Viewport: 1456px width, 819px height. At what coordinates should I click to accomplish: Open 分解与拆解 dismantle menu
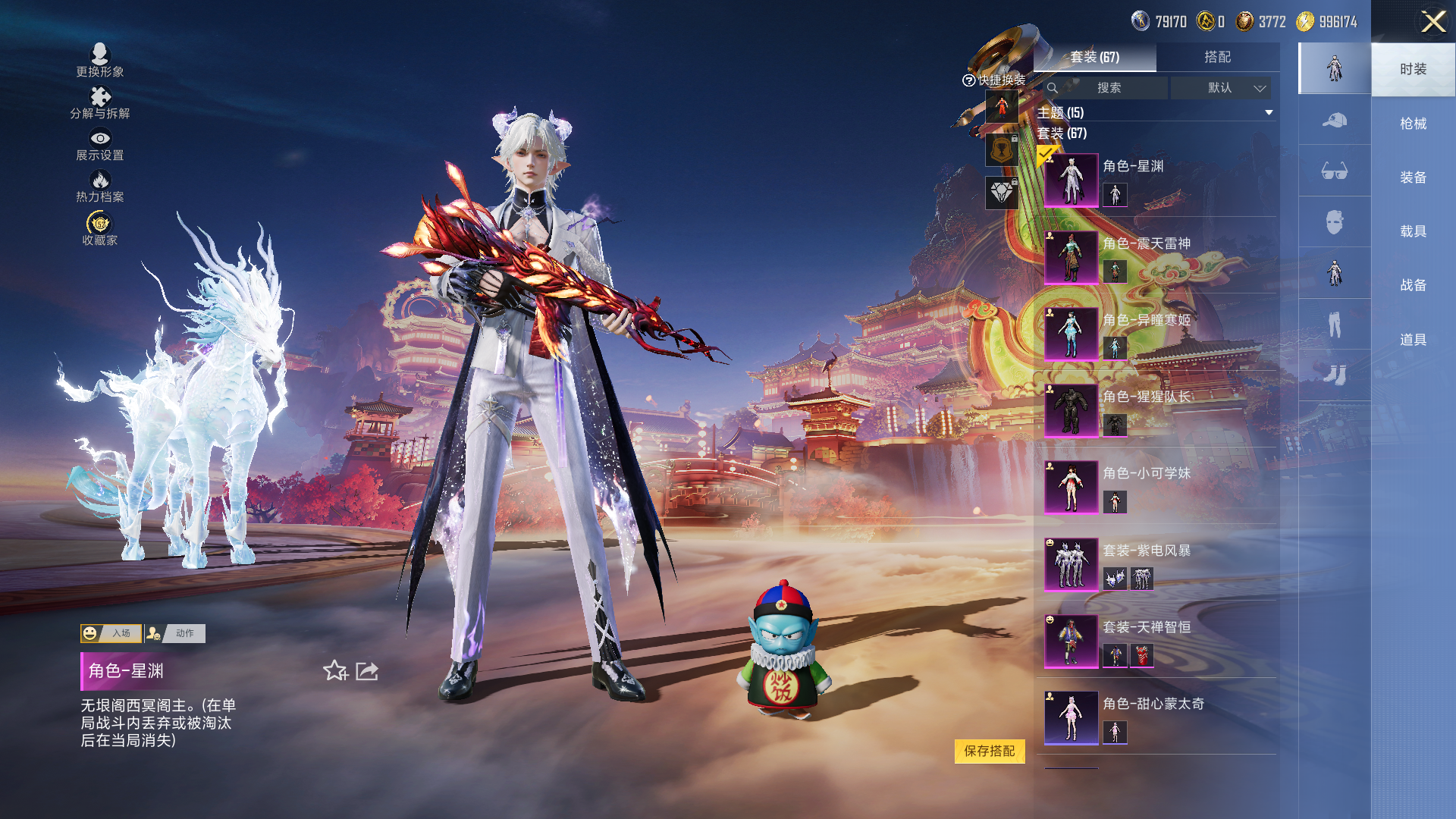click(100, 102)
